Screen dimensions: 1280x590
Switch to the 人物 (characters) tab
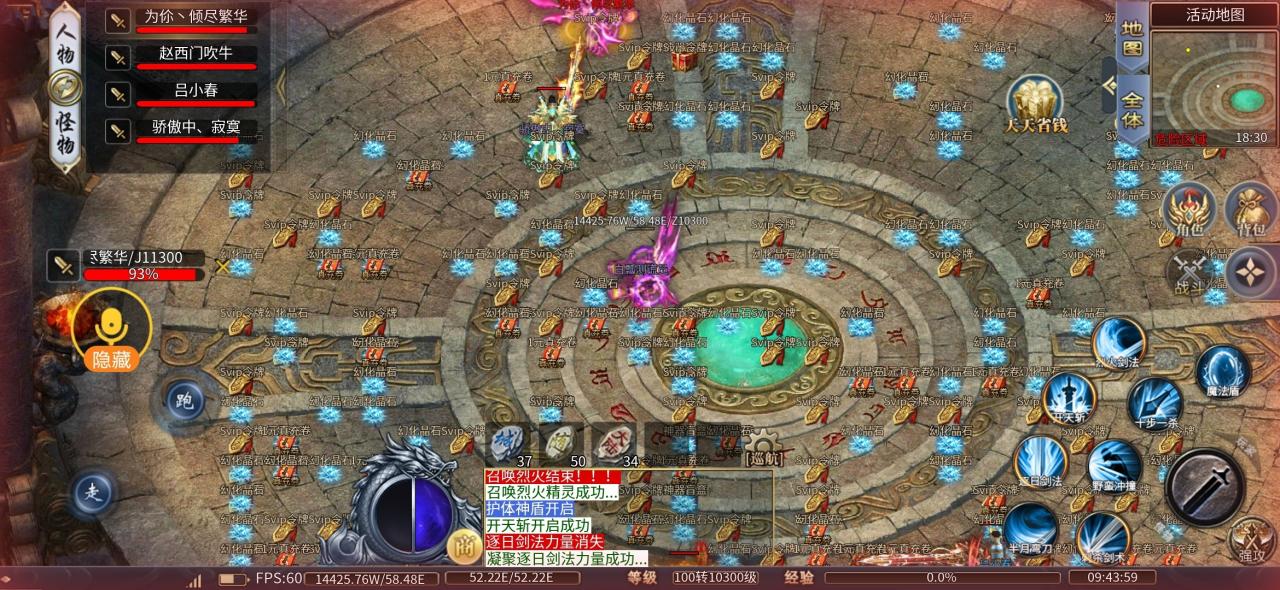tap(64, 41)
